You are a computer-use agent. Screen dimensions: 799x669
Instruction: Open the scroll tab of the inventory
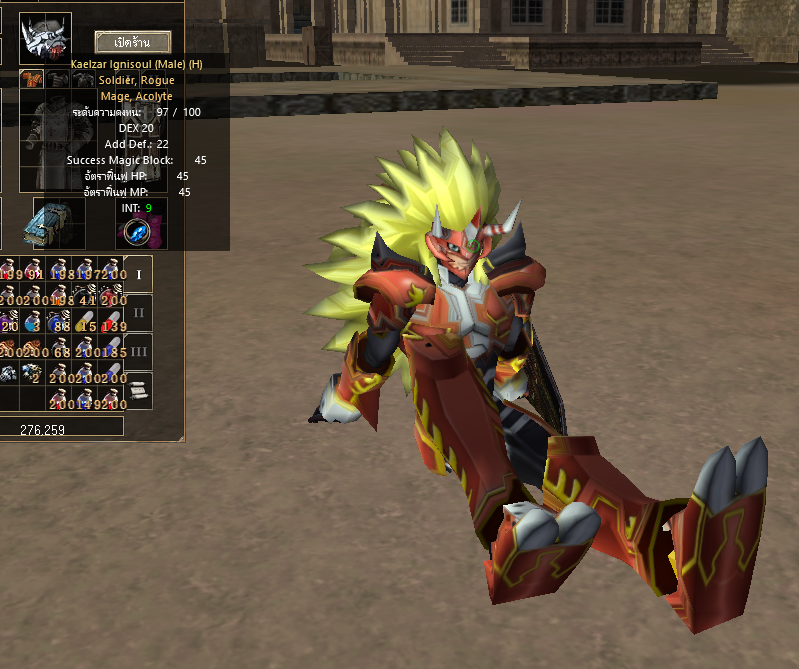(139, 389)
